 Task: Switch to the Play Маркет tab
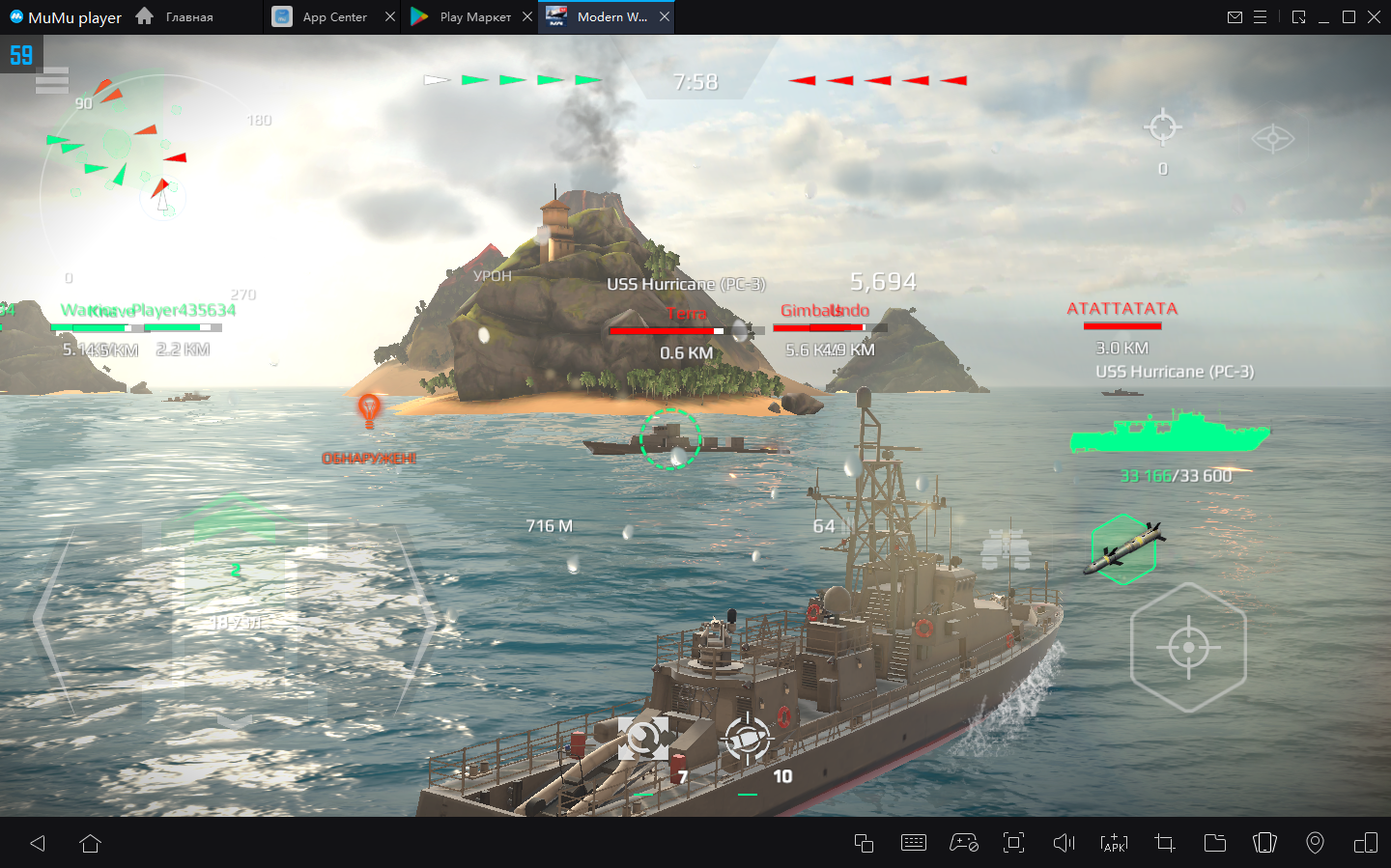pyautogui.click(x=464, y=17)
